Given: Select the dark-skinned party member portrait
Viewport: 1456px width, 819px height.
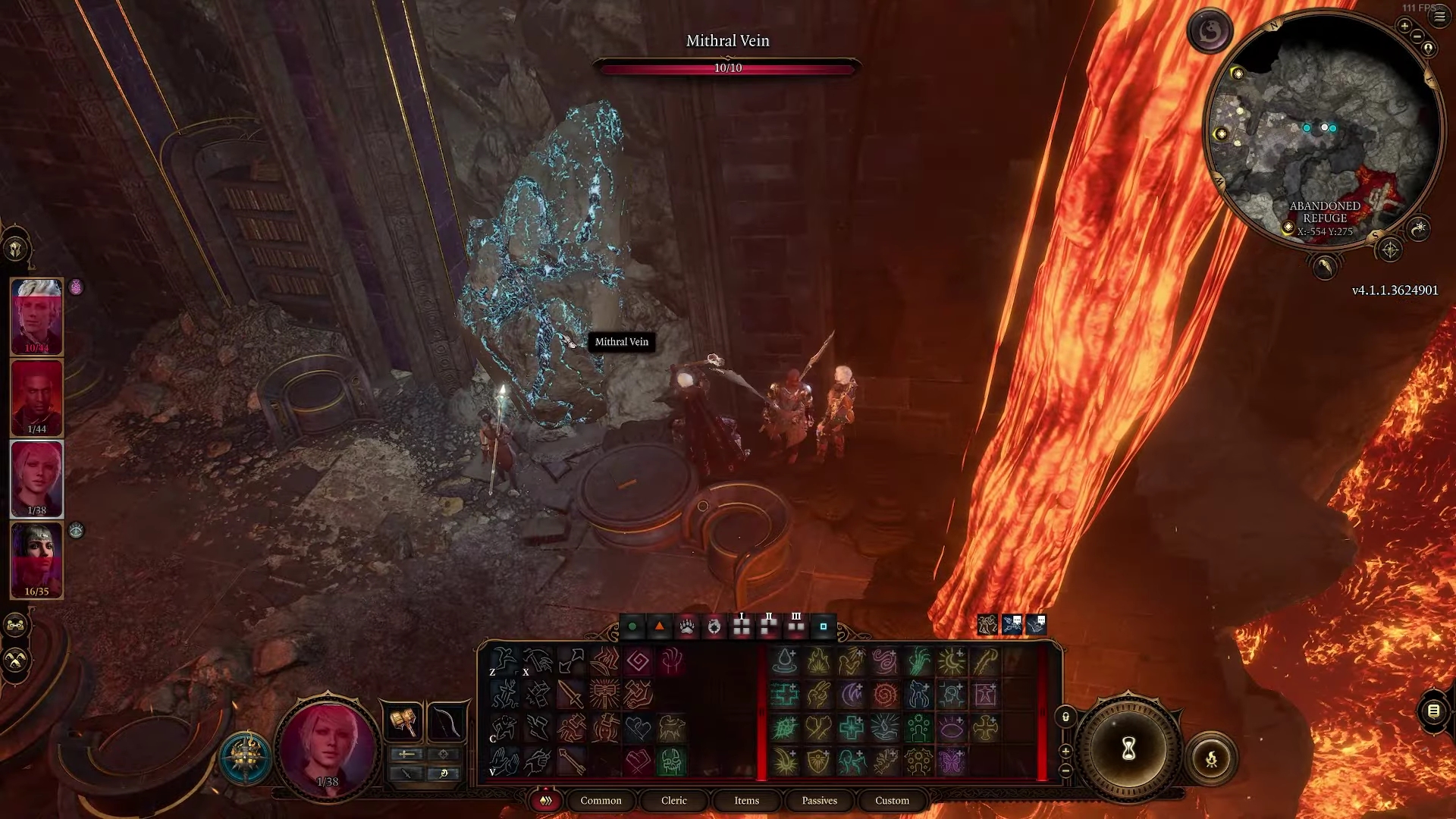Looking at the screenshot, I should pyautogui.click(x=36, y=397).
